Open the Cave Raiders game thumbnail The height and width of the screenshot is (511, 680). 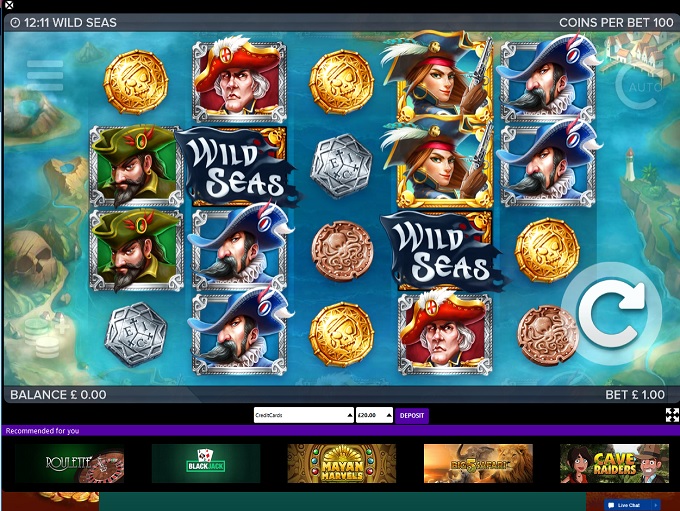coord(614,464)
